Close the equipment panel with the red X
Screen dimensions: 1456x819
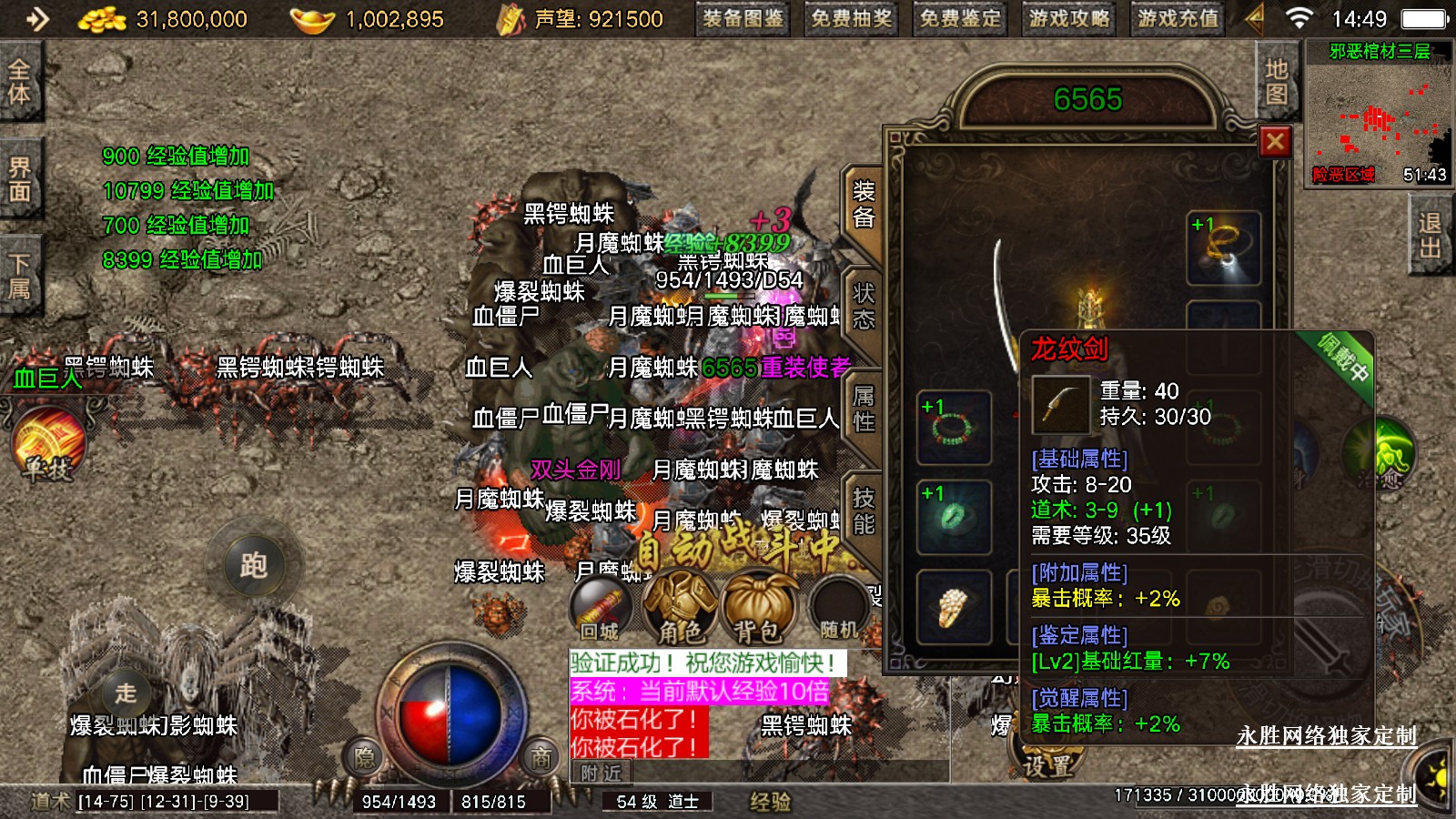click(x=1274, y=142)
